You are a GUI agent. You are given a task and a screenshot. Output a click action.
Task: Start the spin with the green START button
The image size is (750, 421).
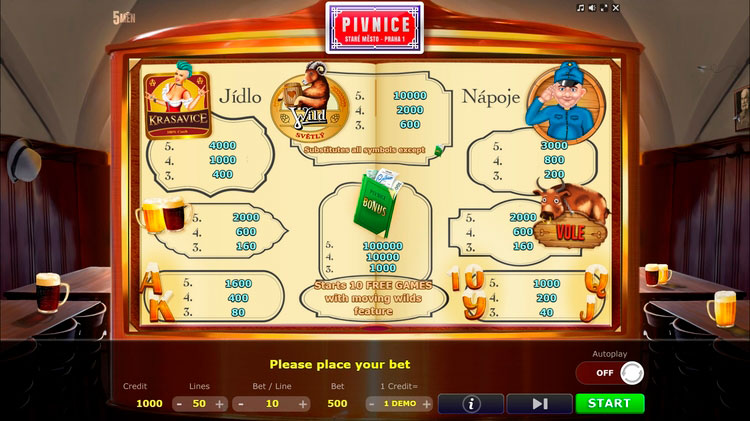609,403
